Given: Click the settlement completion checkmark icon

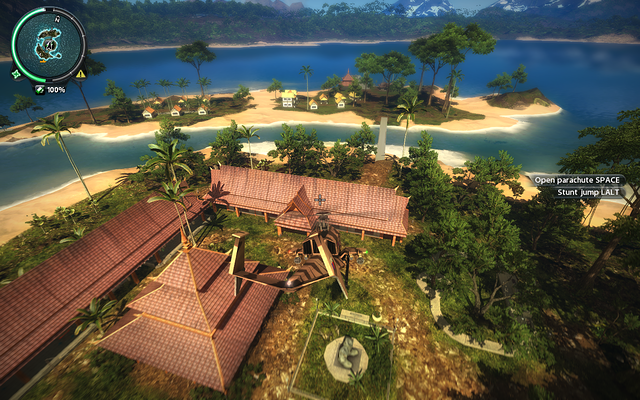Looking at the screenshot, I should pyautogui.click(x=39, y=89).
